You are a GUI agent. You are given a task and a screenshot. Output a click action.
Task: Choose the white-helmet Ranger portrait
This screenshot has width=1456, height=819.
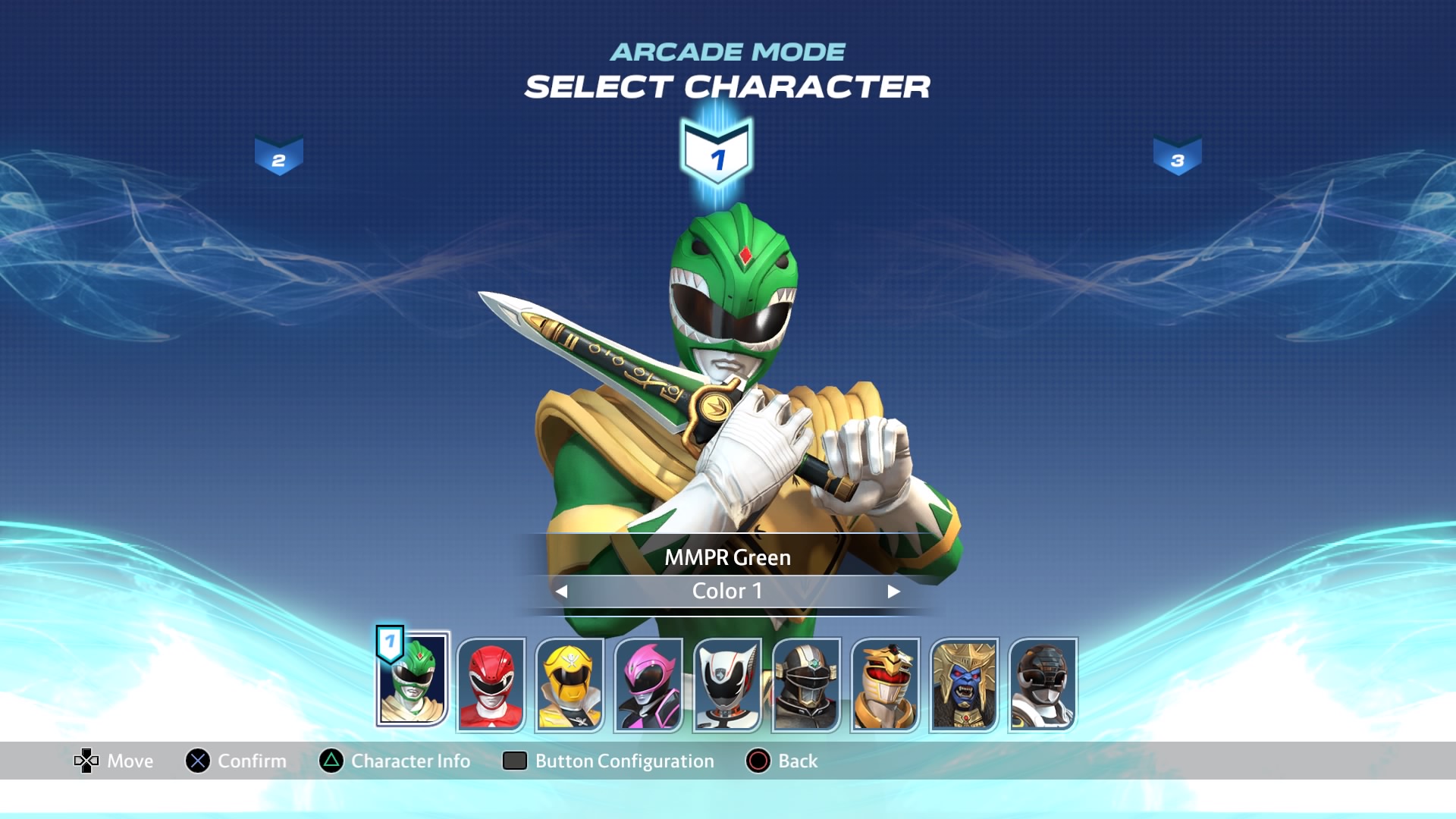pos(727,685)
